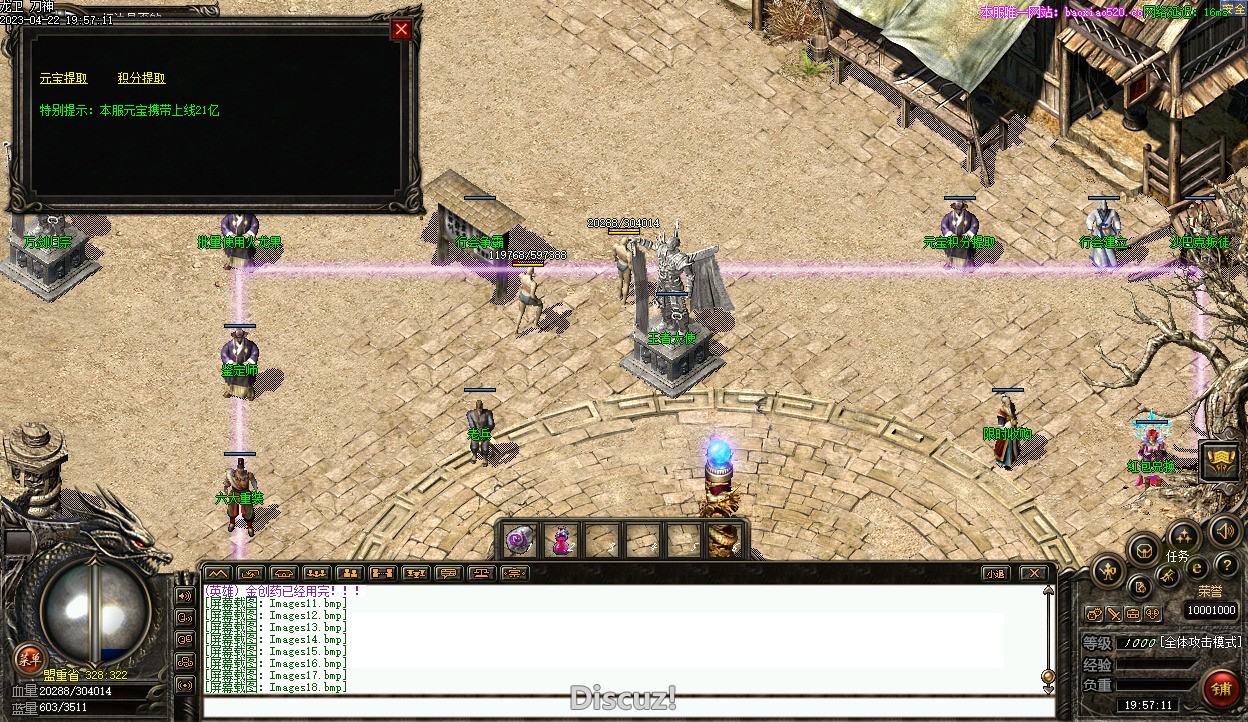Click the 小退 logout button
This screenshot has height=722, width=1248.
(x=994, y=573)
